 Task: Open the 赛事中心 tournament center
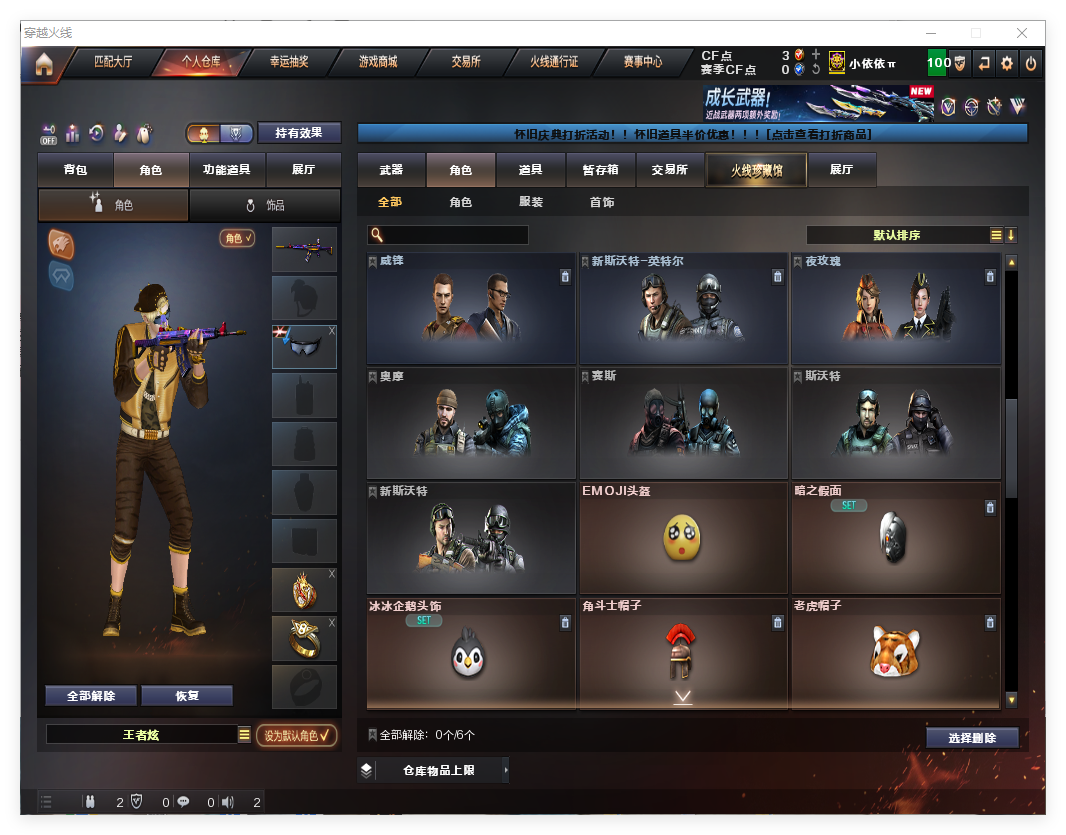(x=643, y=62)
